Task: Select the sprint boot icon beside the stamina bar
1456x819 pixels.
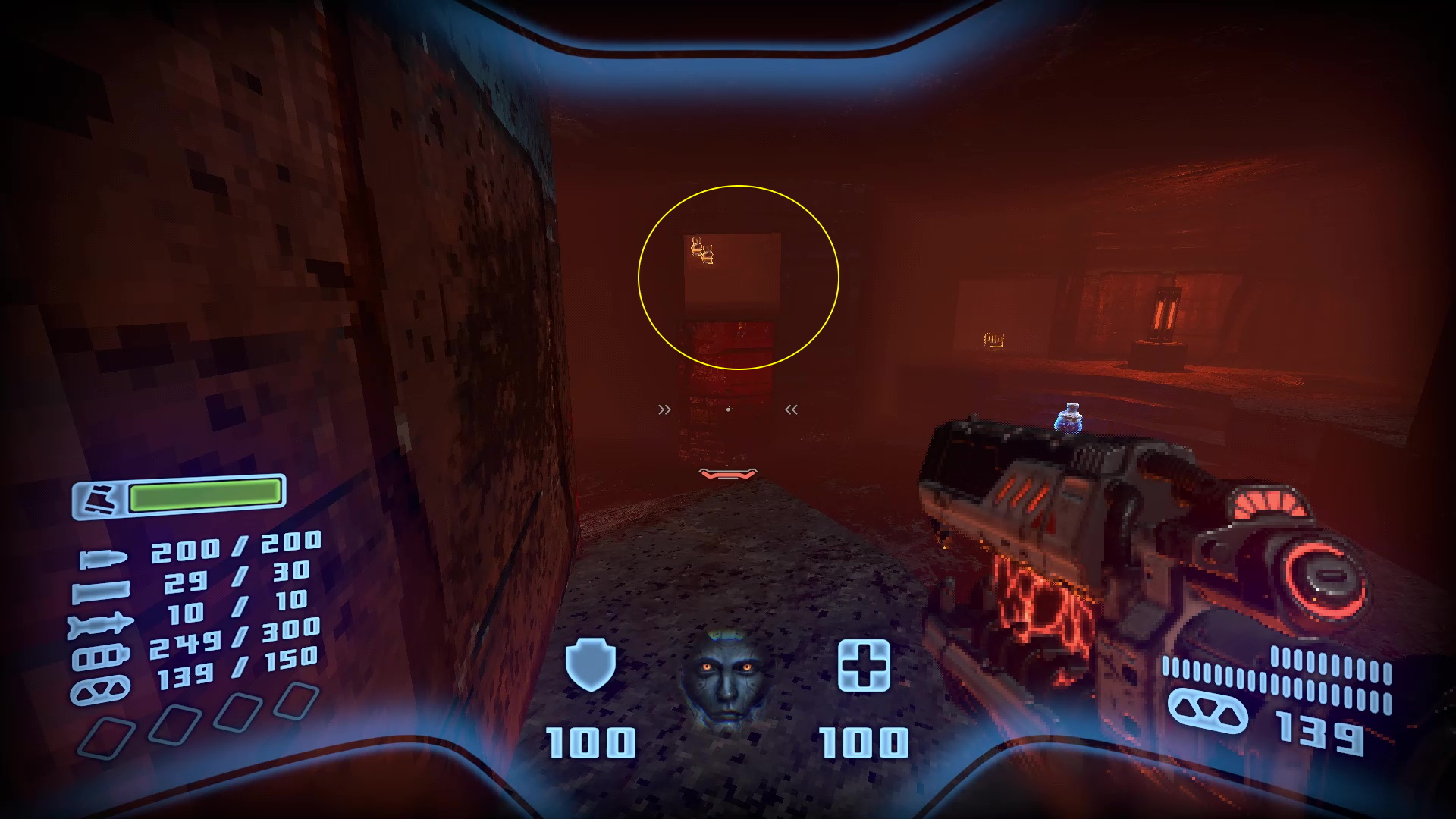Action: pos(101,497)
